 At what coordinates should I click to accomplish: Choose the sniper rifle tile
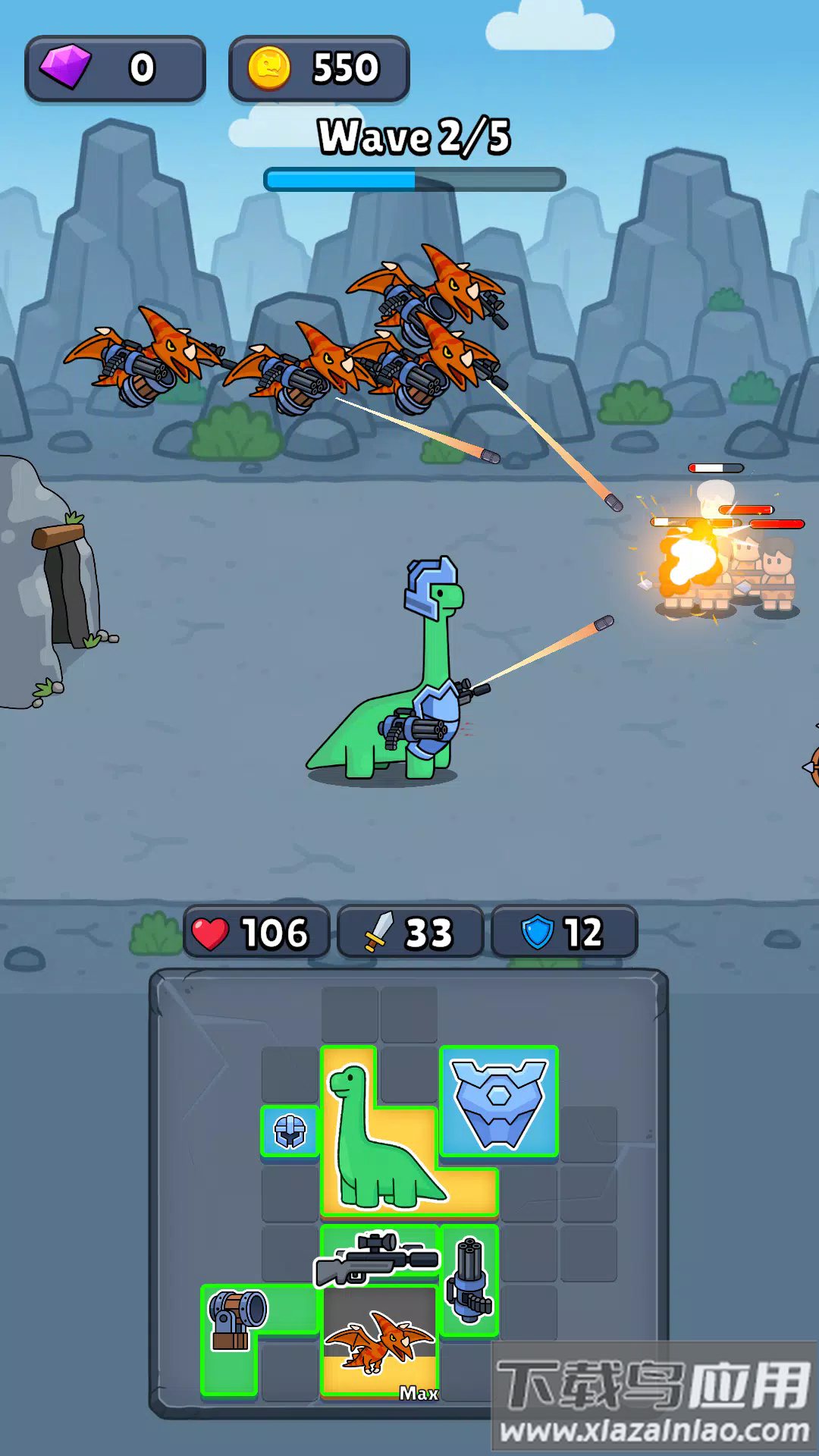tap(378, 1257)
